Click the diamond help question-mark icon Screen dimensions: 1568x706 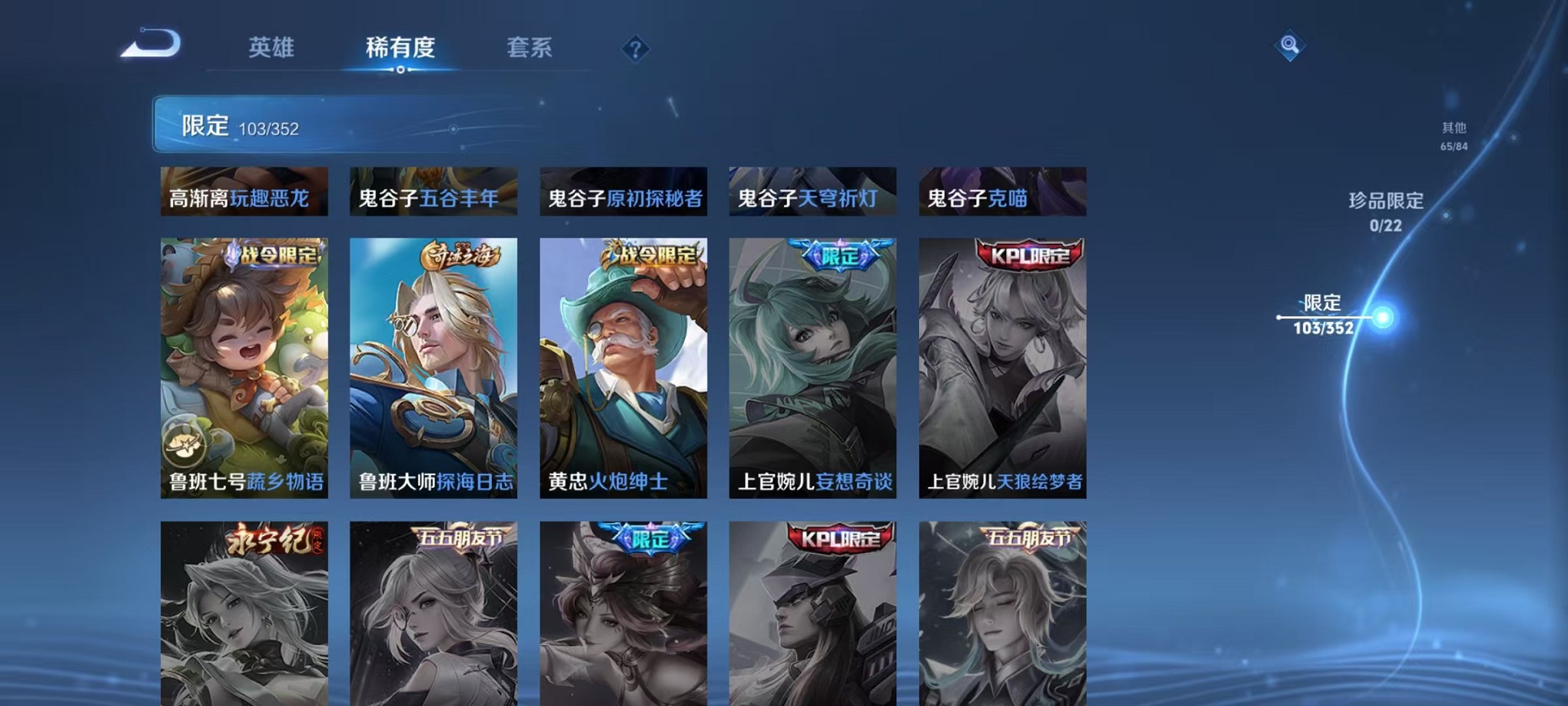(x=635, y=50)
